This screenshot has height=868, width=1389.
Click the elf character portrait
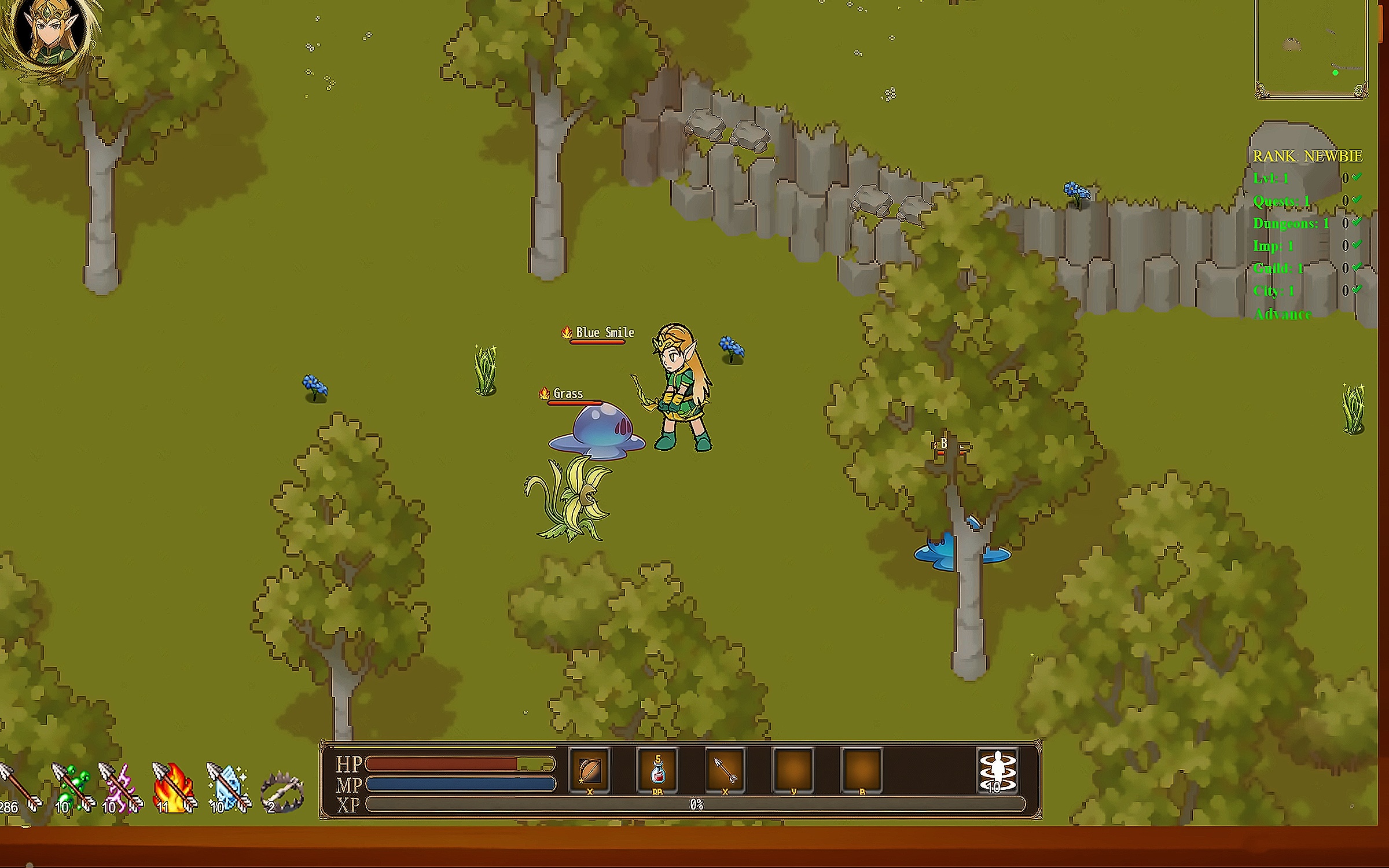coord(51,36)
